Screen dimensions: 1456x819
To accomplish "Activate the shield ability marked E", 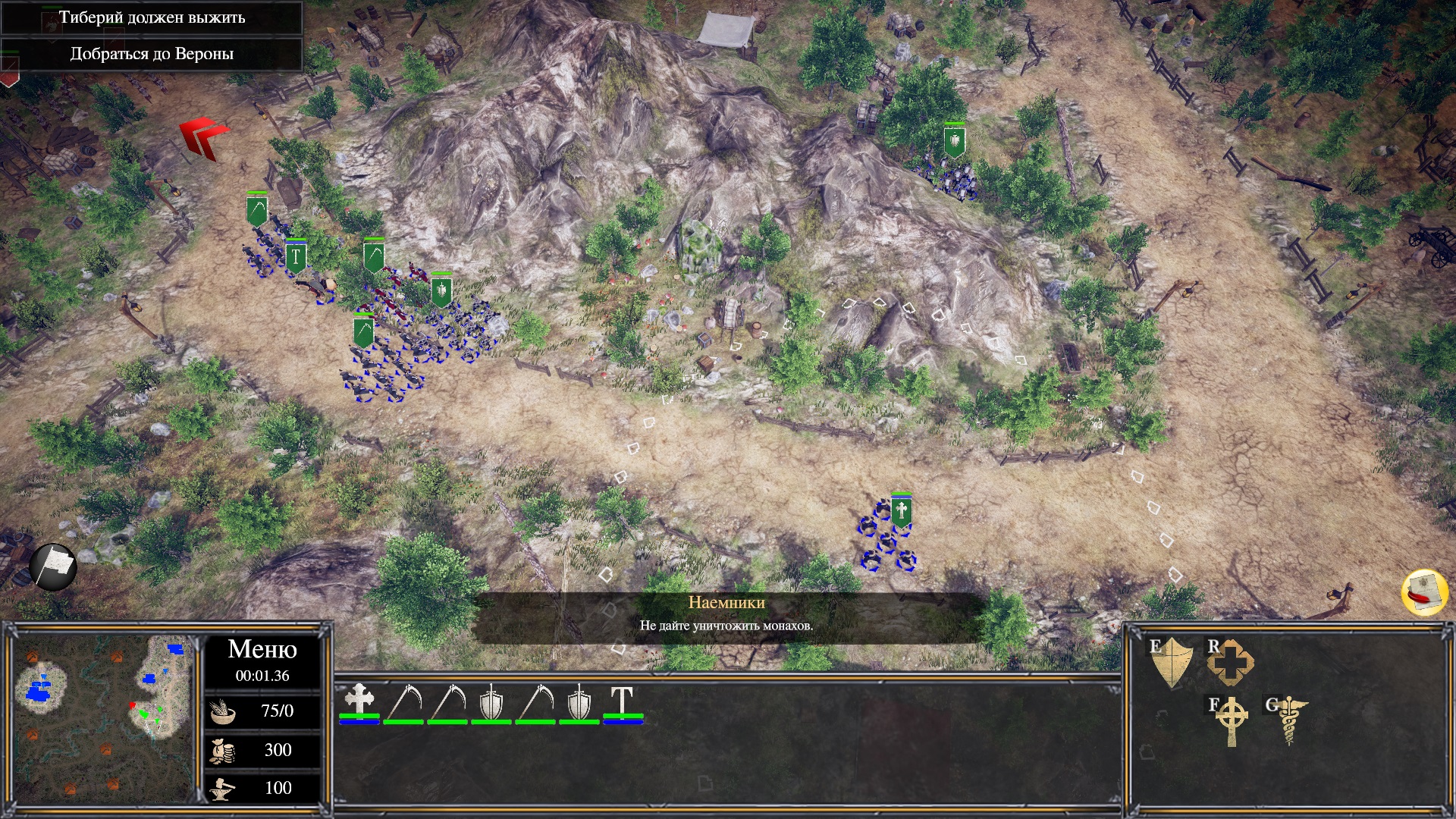I will click(1172, 661).
